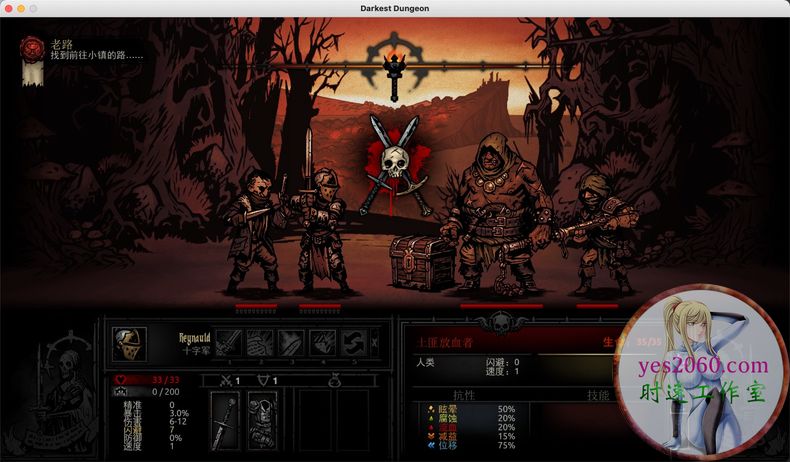Choose the combat skill numbered 2

(260, 343)
